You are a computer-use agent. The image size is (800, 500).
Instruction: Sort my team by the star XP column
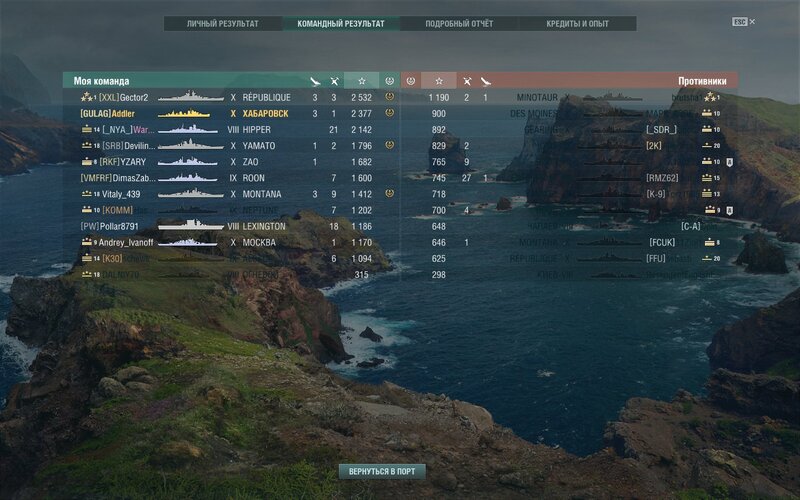coord(361,80)
